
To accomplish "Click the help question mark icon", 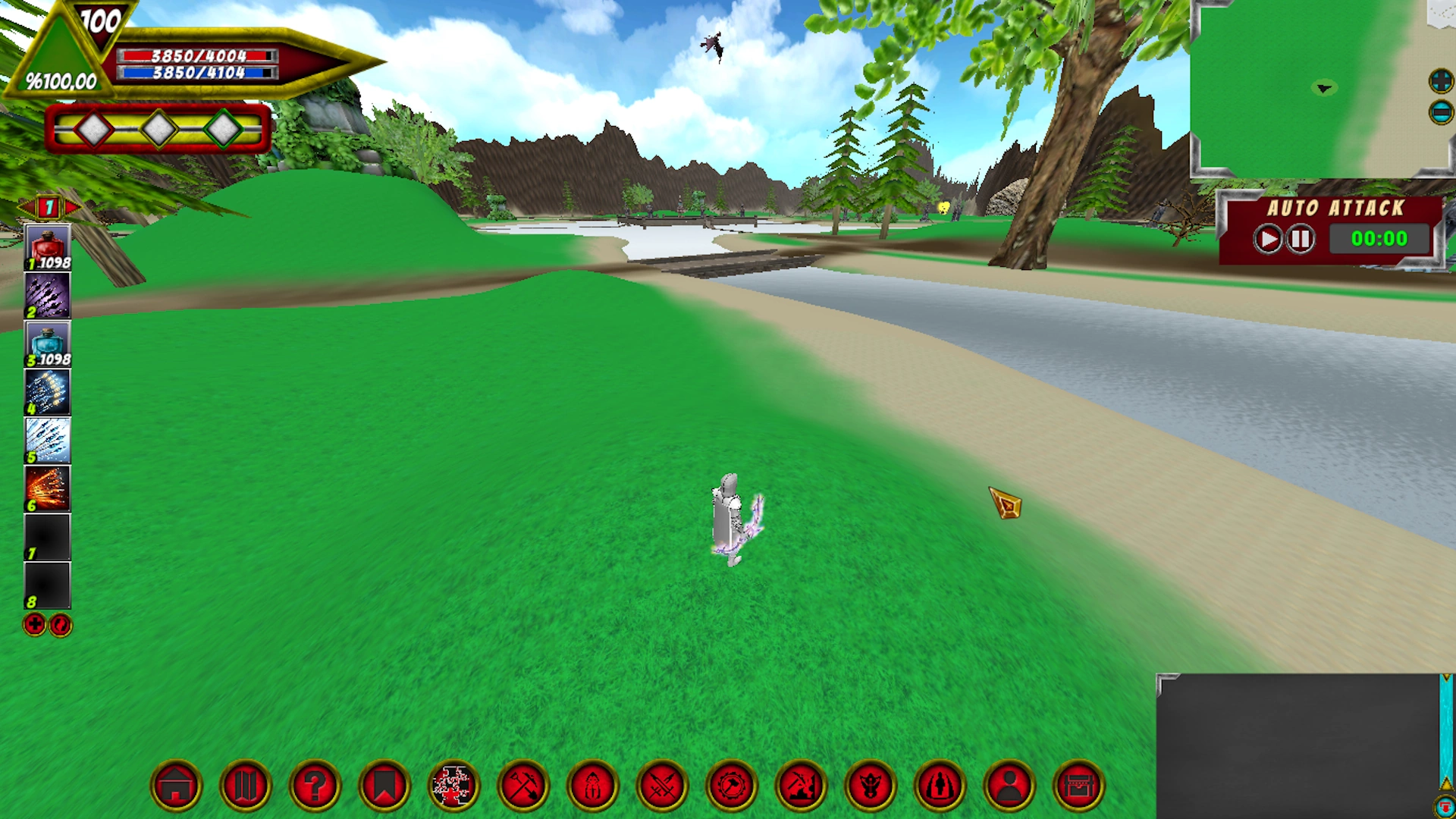I will coord(315,786).
